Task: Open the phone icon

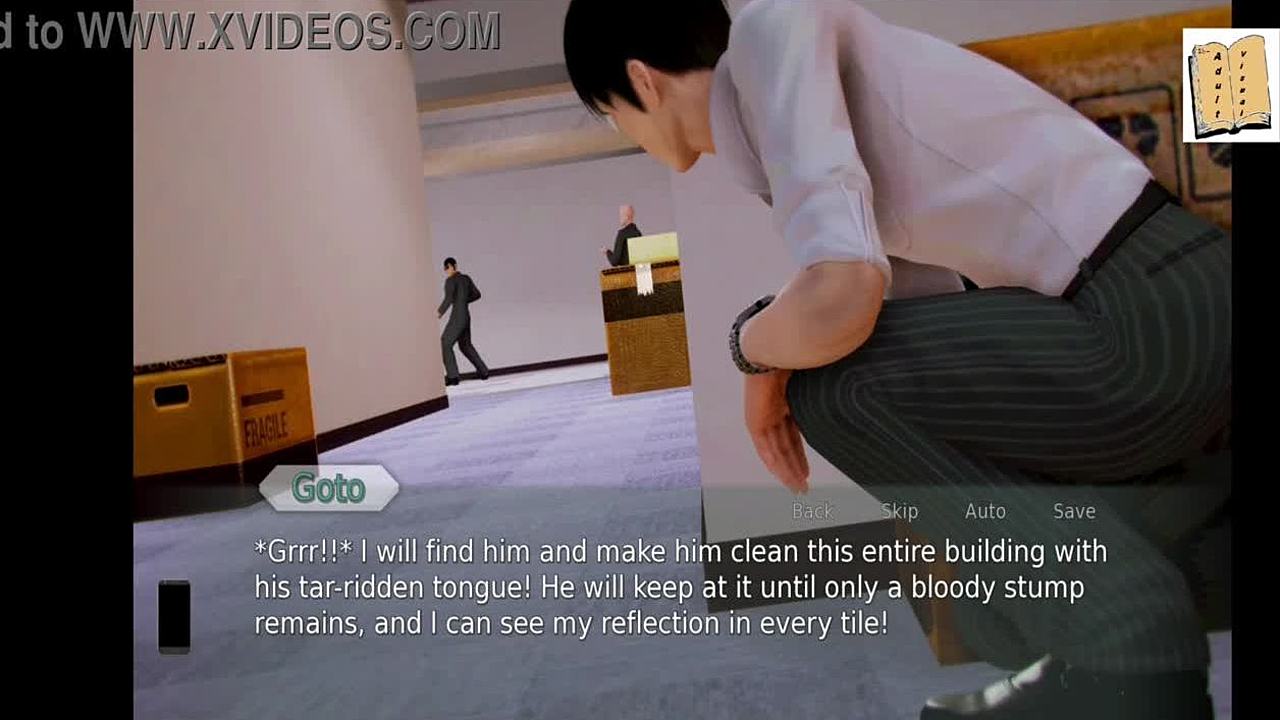Action: point(174,616)
